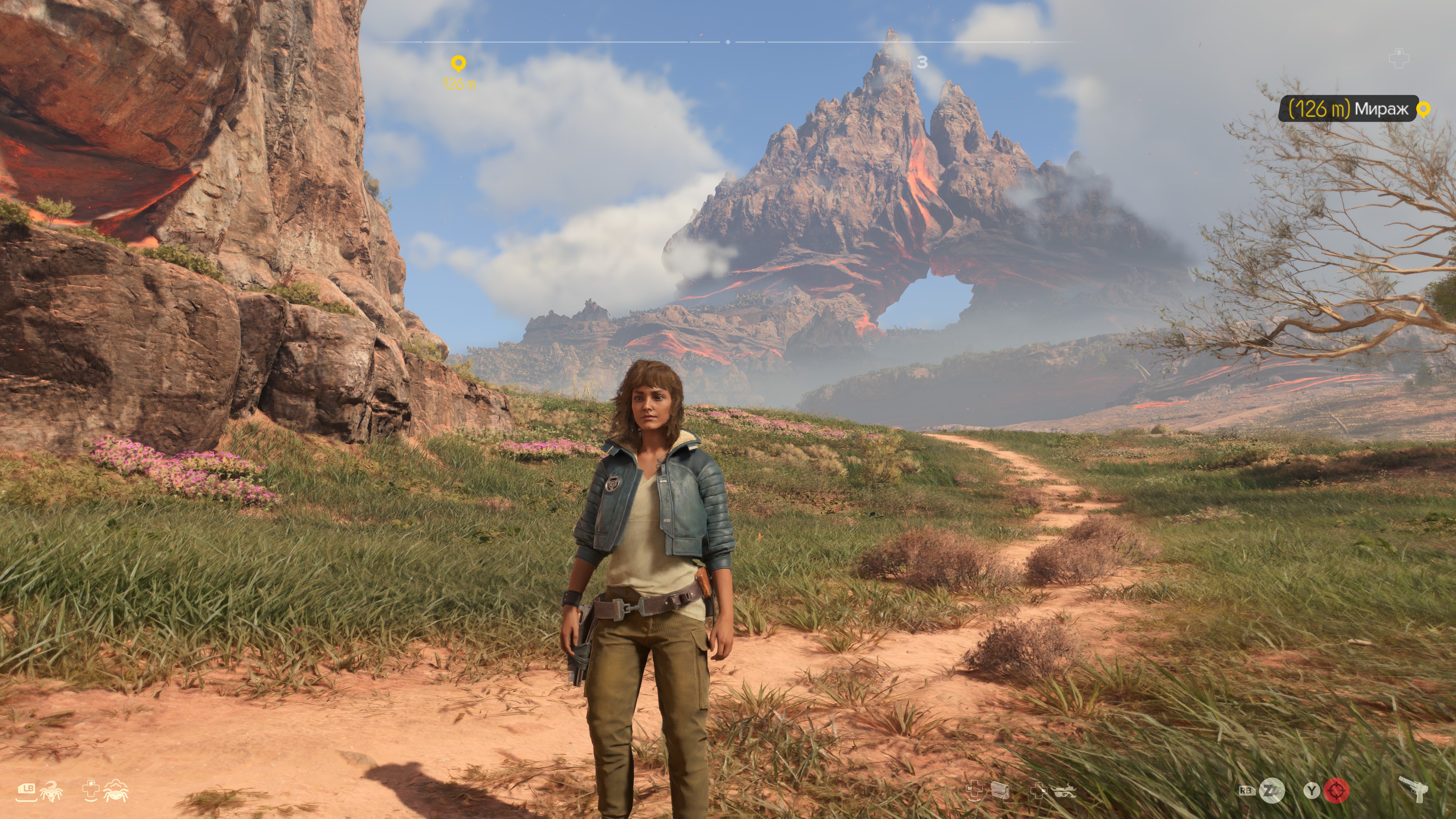This screenshot has height=819, width=1456.
Task: Click the yellow waypoint marker on the compass
Action: click(x=458, y=63)
